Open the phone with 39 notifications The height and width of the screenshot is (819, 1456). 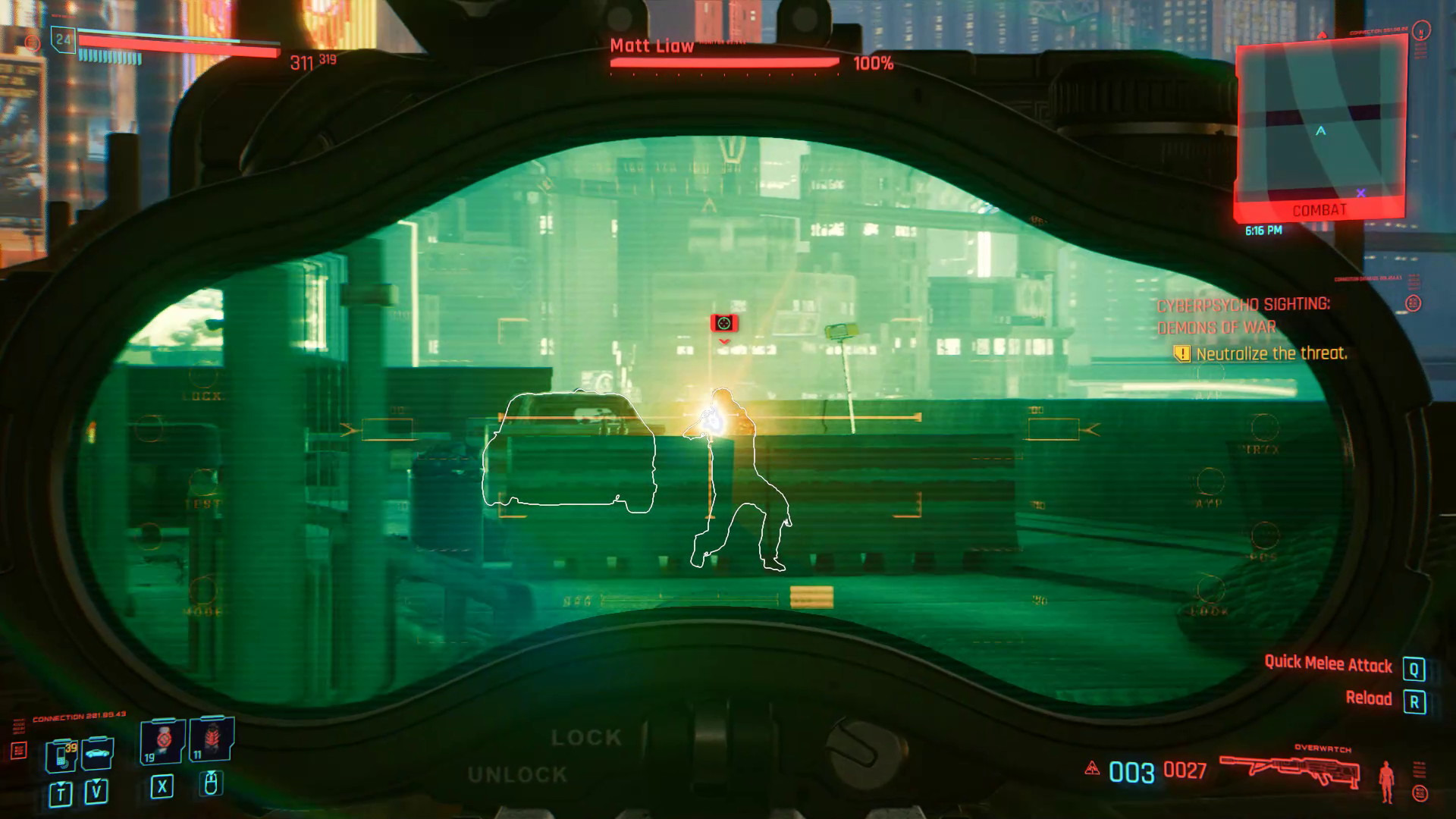pos(61,756)
